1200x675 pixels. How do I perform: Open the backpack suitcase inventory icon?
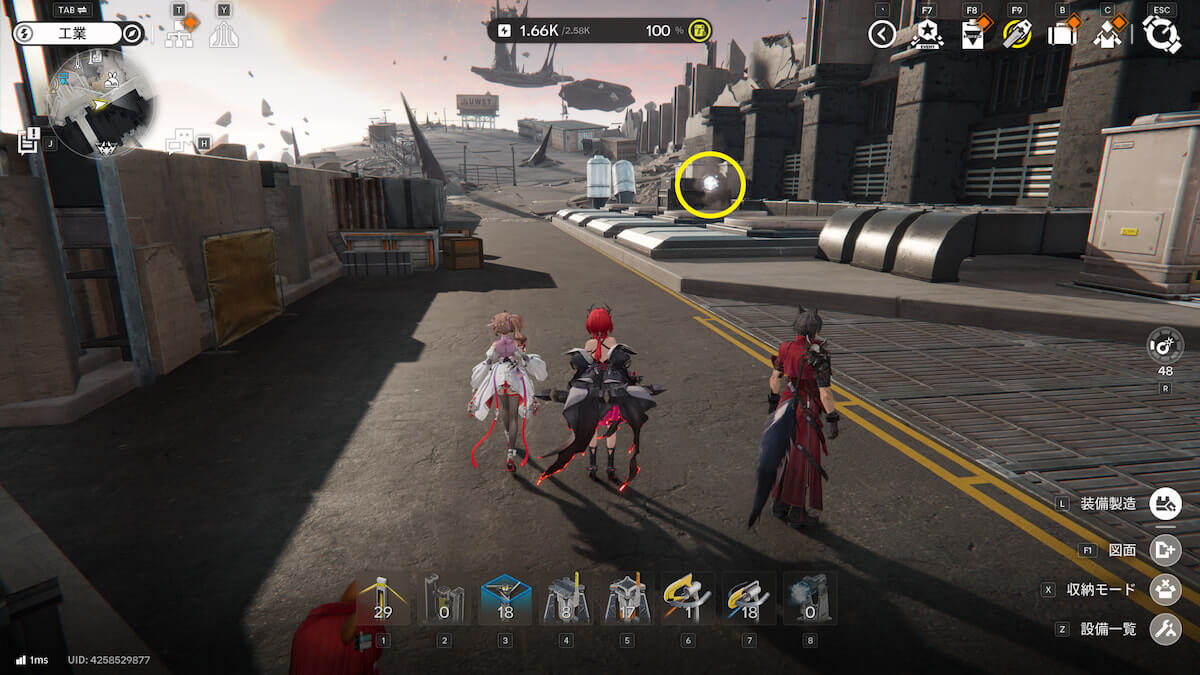pos(1062,35)
